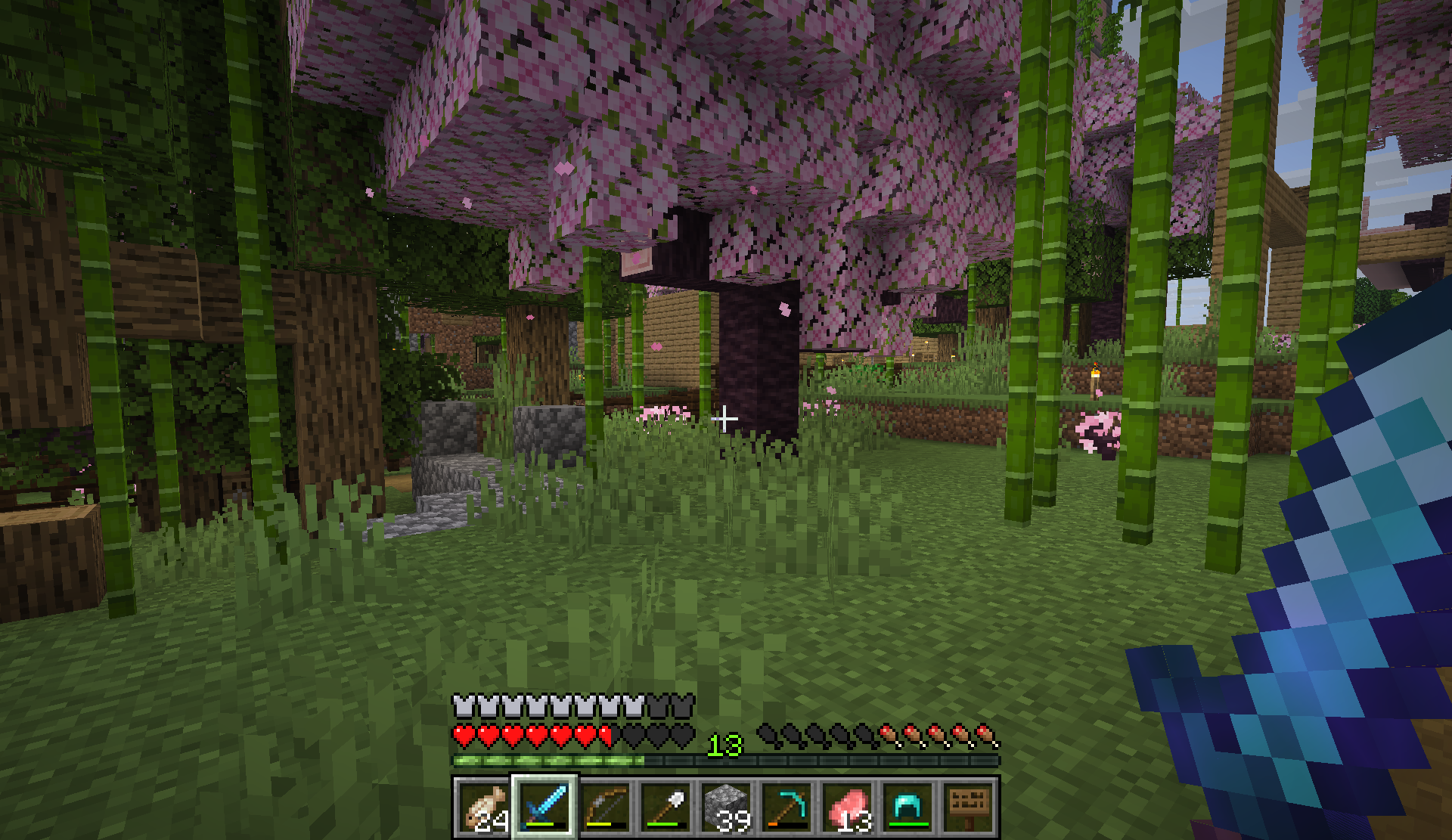This screenshot has height=840, width=1452.
Task: Select the cooked fish hotbar slot
Action: pos(484,806)
